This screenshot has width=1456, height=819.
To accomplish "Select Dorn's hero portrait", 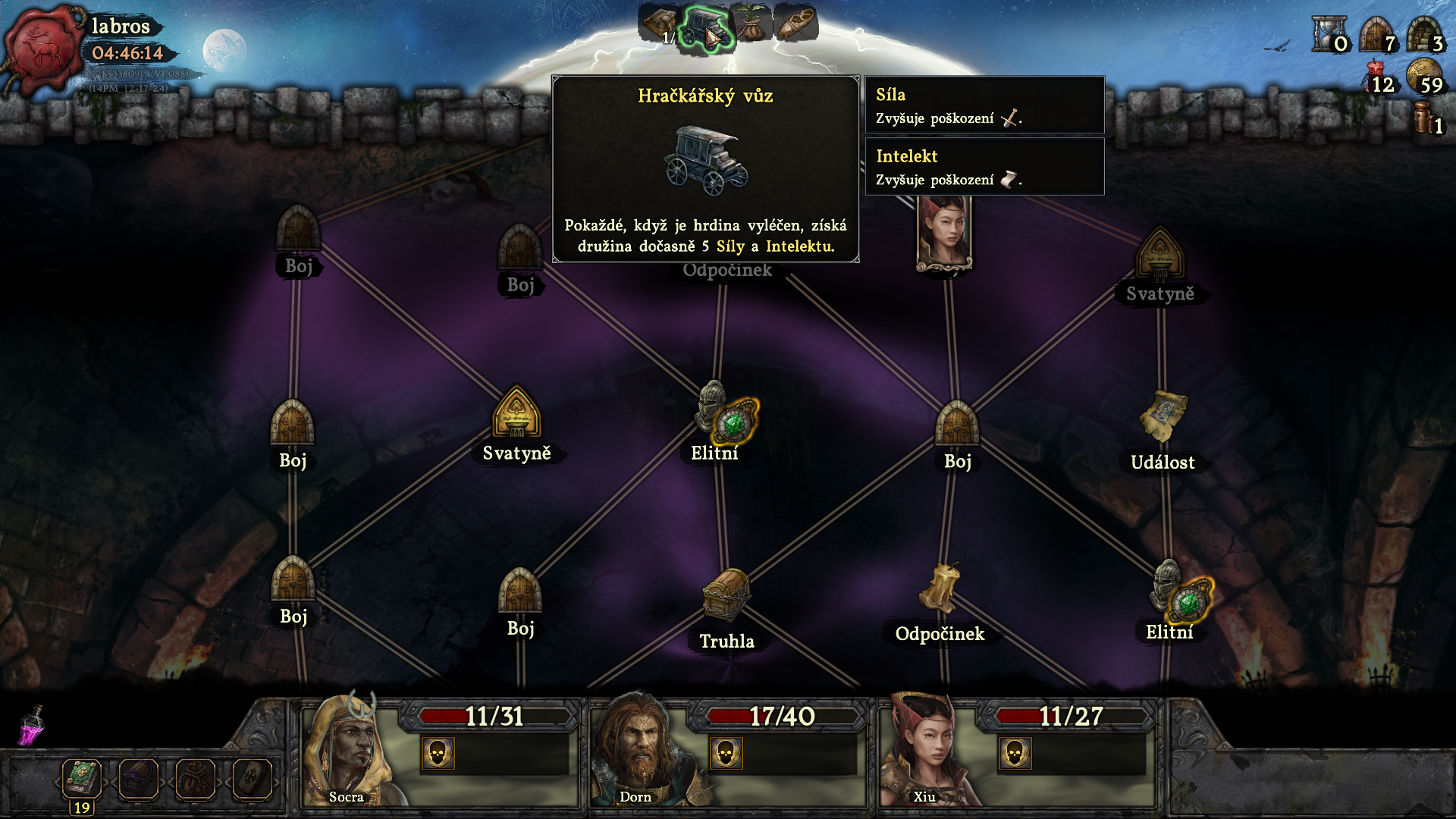I will (635, 751).
